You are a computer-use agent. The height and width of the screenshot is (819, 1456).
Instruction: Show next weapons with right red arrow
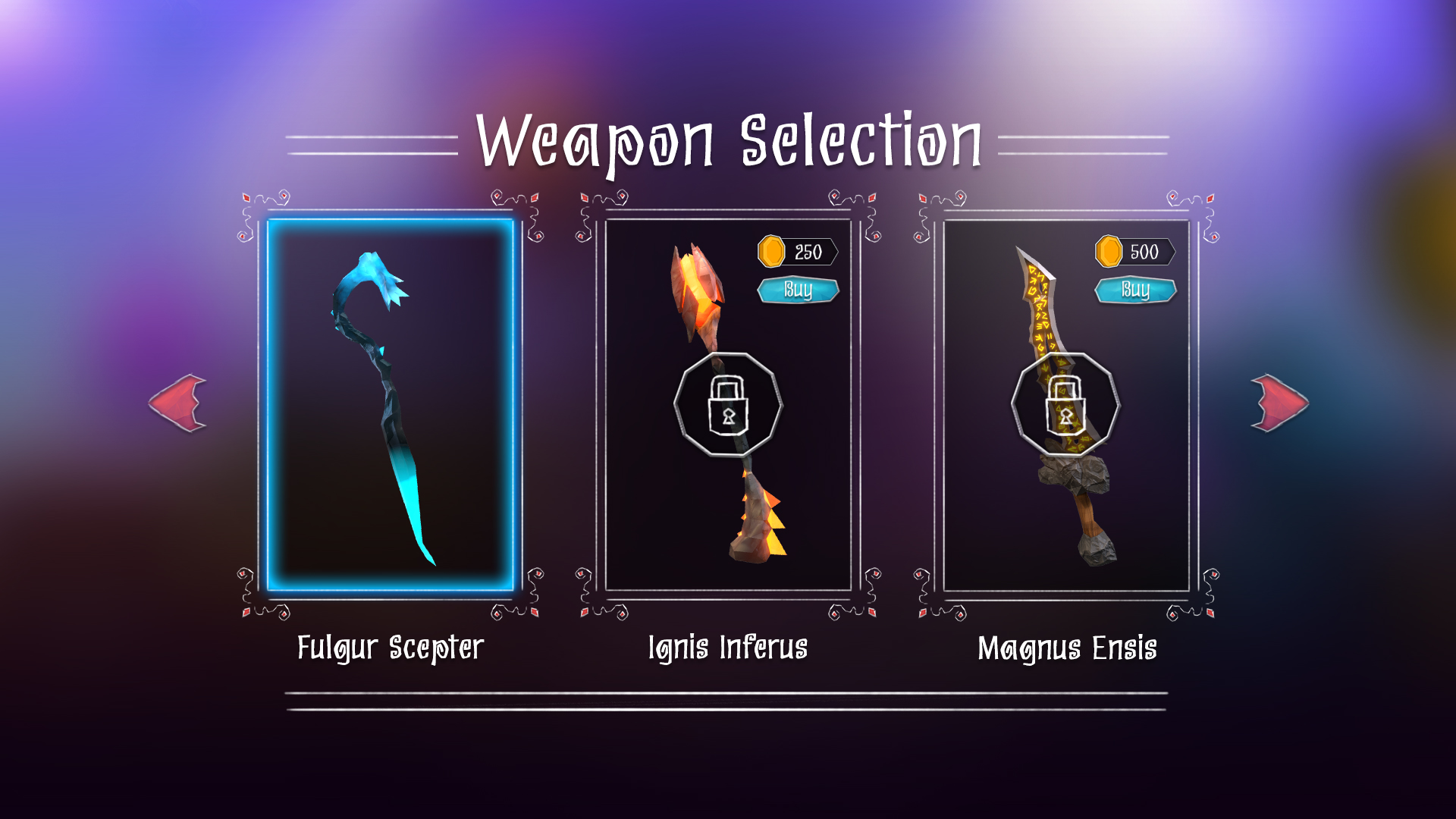1279,403
